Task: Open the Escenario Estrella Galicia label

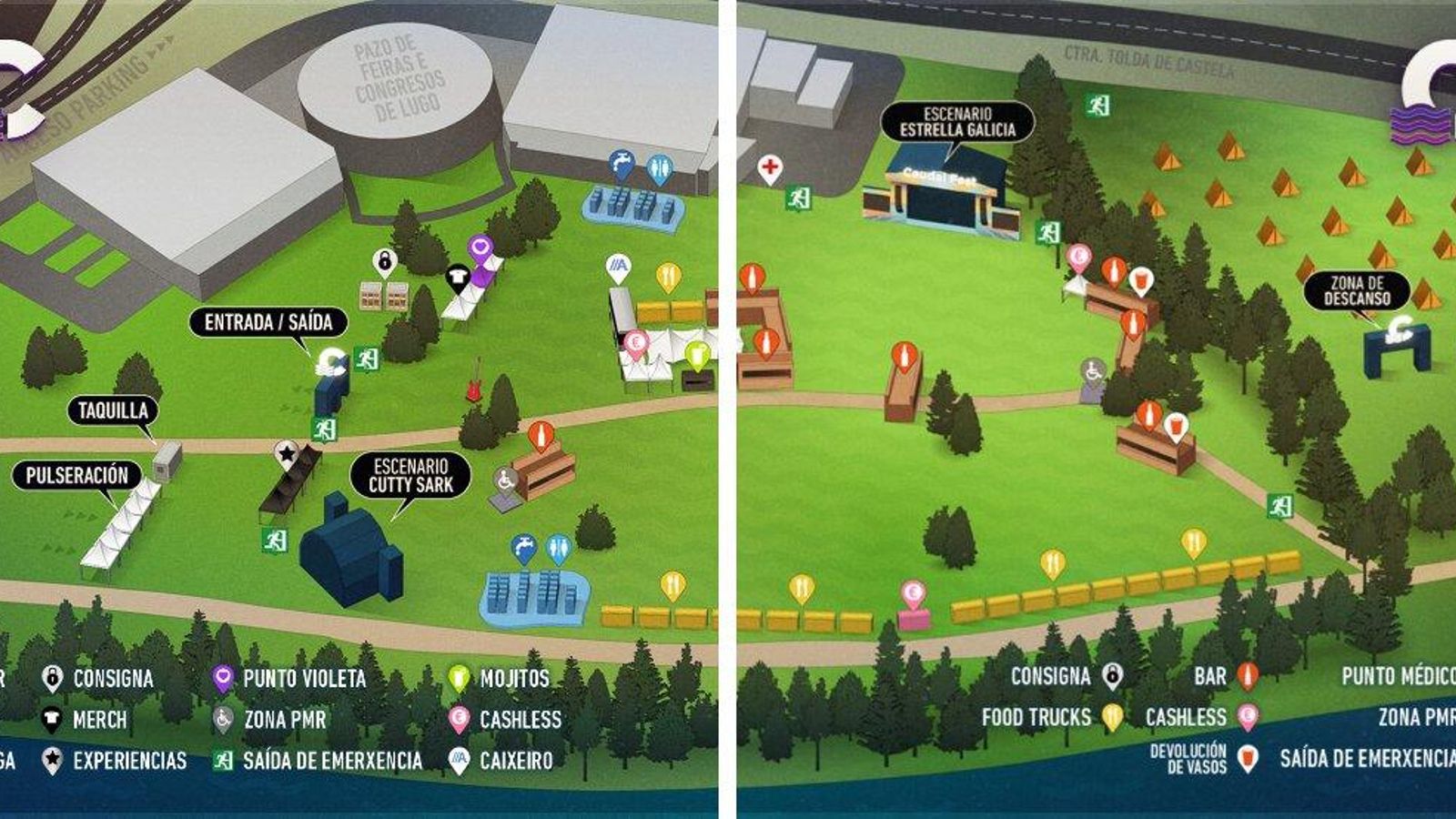Action: tap(957, 122)
